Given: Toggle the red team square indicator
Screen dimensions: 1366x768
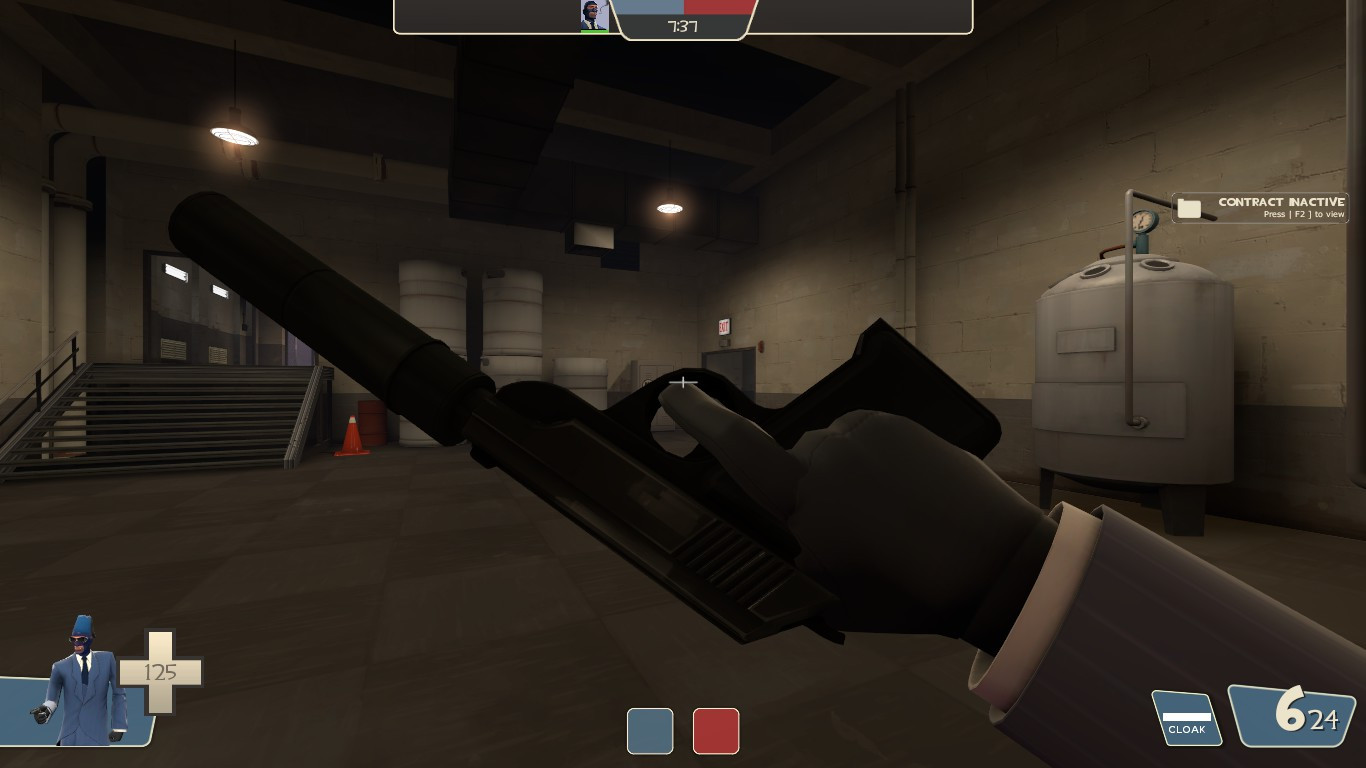Looking at the screenshot, I should click(x=716, y=732).
